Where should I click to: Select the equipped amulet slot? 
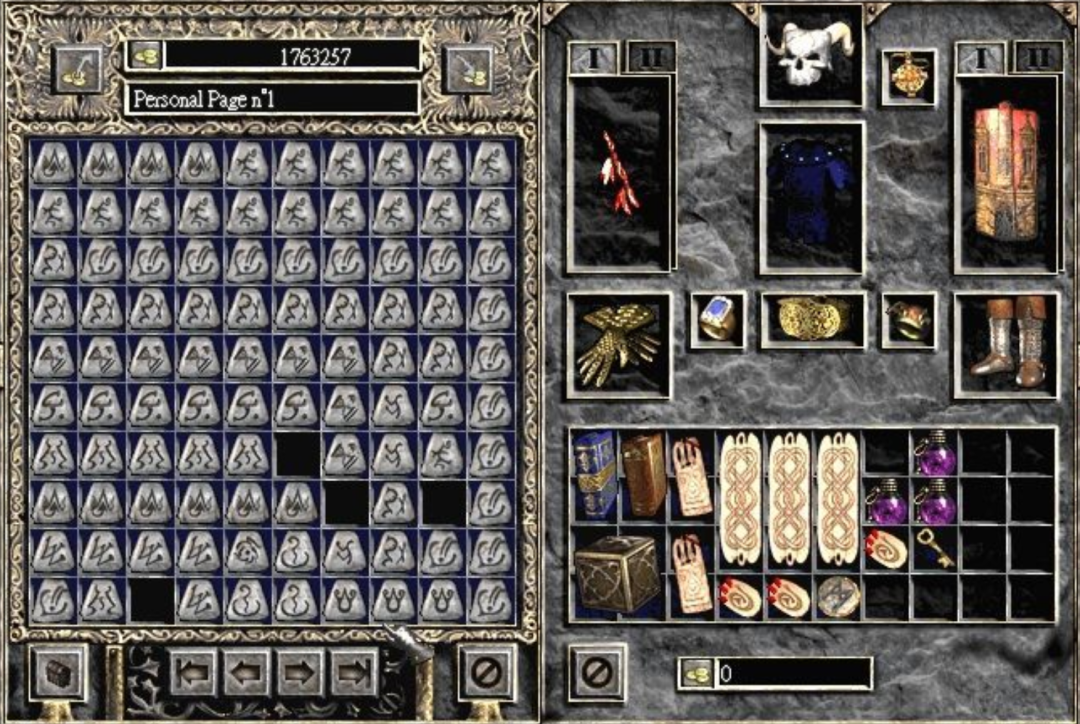coord(908,77)
